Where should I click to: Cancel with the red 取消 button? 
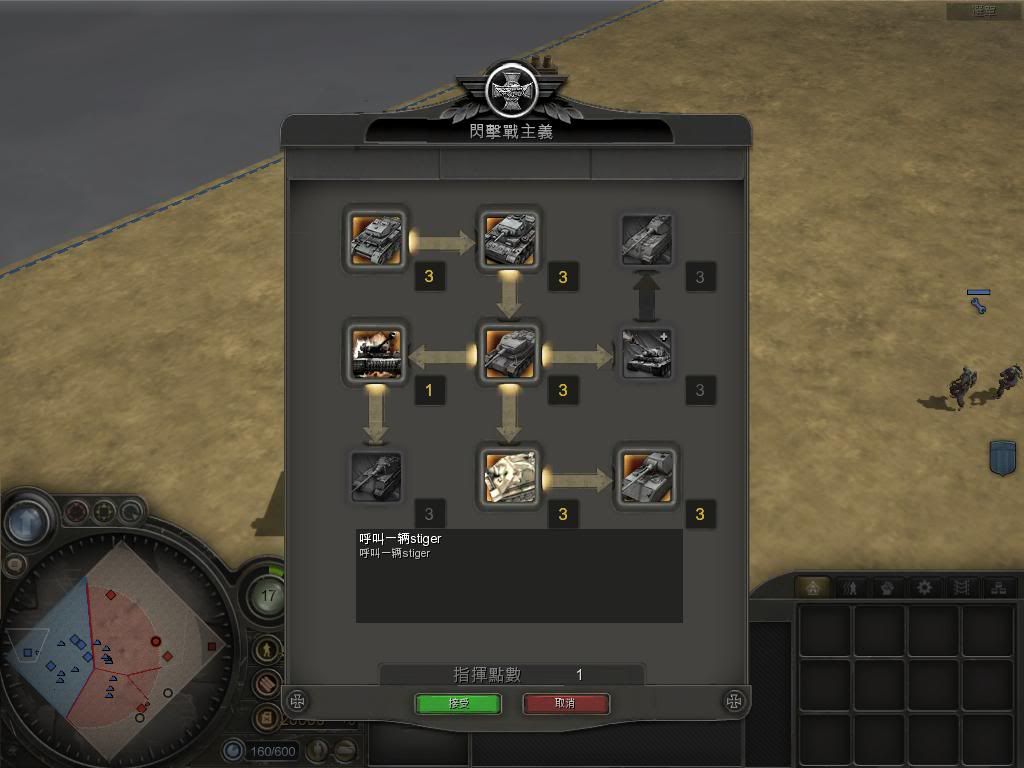coord(565,703)
